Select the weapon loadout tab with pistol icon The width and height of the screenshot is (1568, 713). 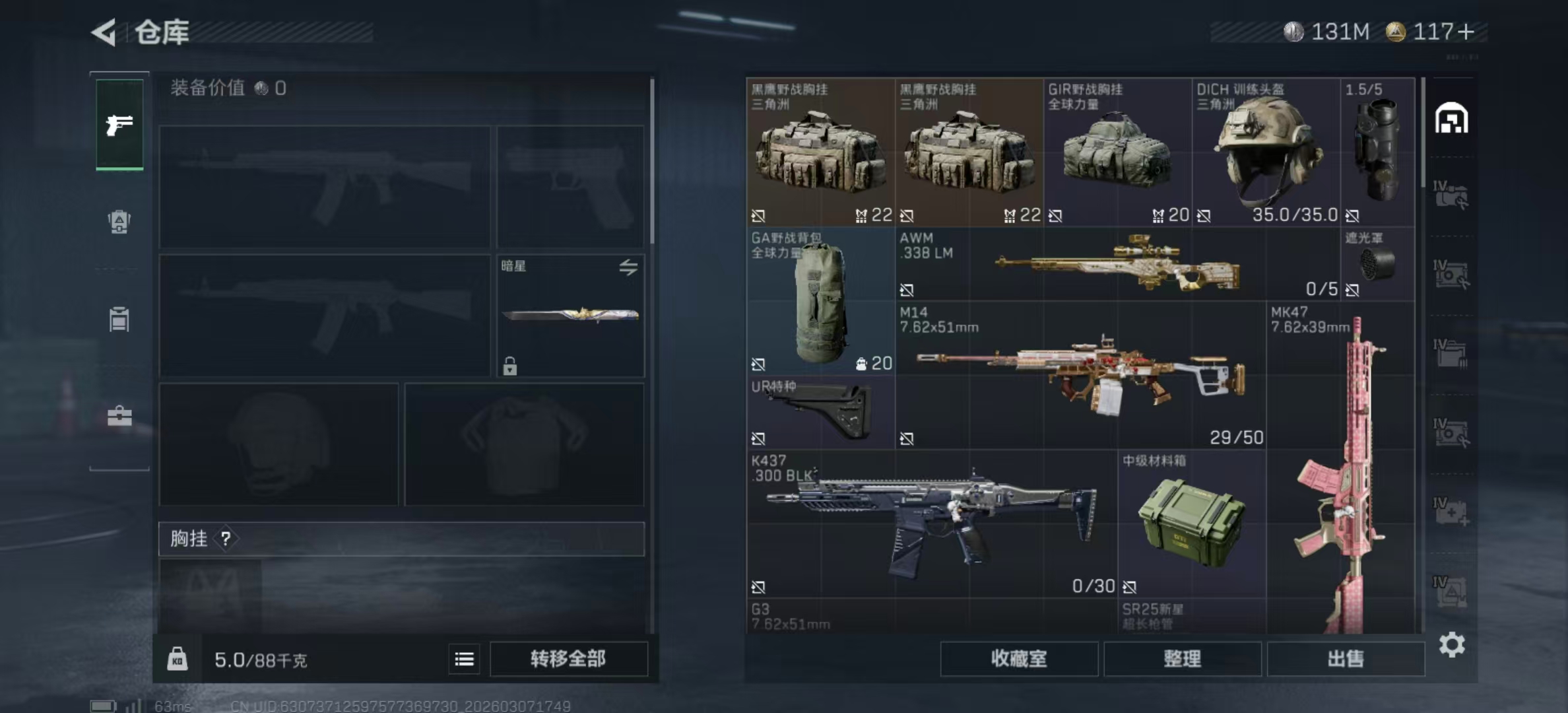119,125
